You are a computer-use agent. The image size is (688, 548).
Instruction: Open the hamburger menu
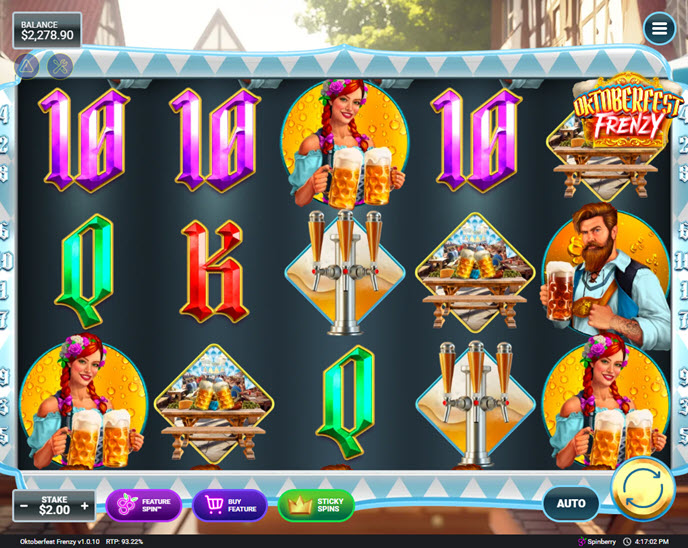pyautogui.click(x=659, y=29)
